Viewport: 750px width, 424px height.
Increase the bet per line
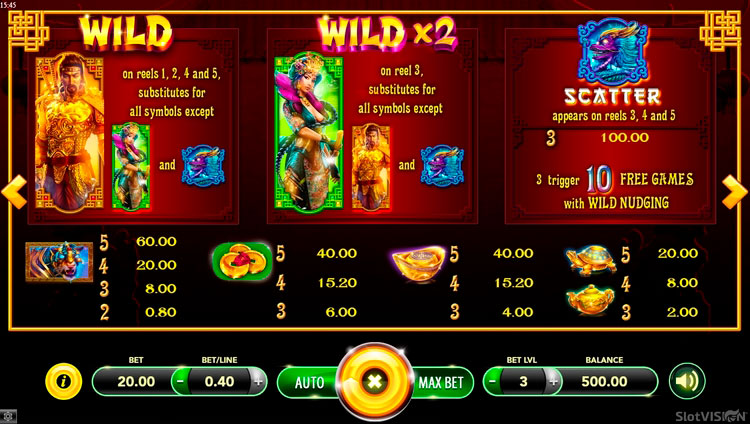pos(257,381)
